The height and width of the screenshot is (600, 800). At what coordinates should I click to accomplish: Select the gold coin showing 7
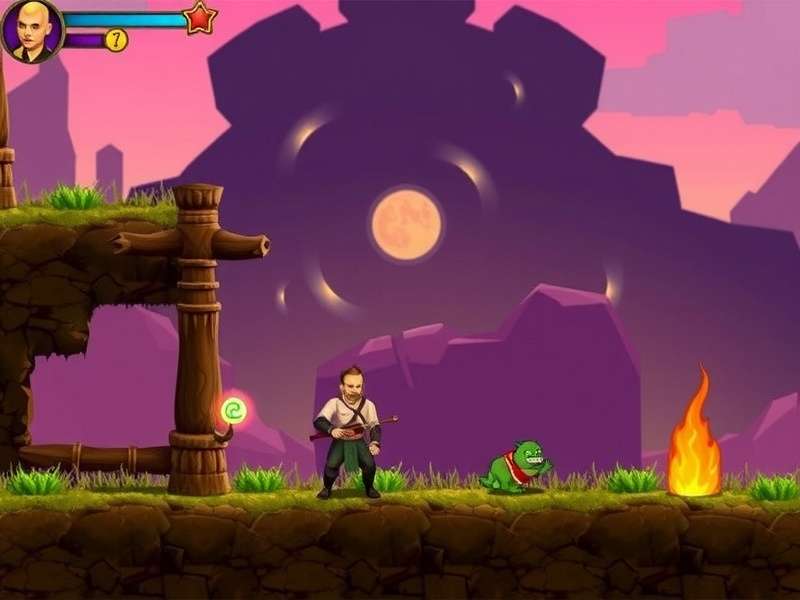point(116,40)
